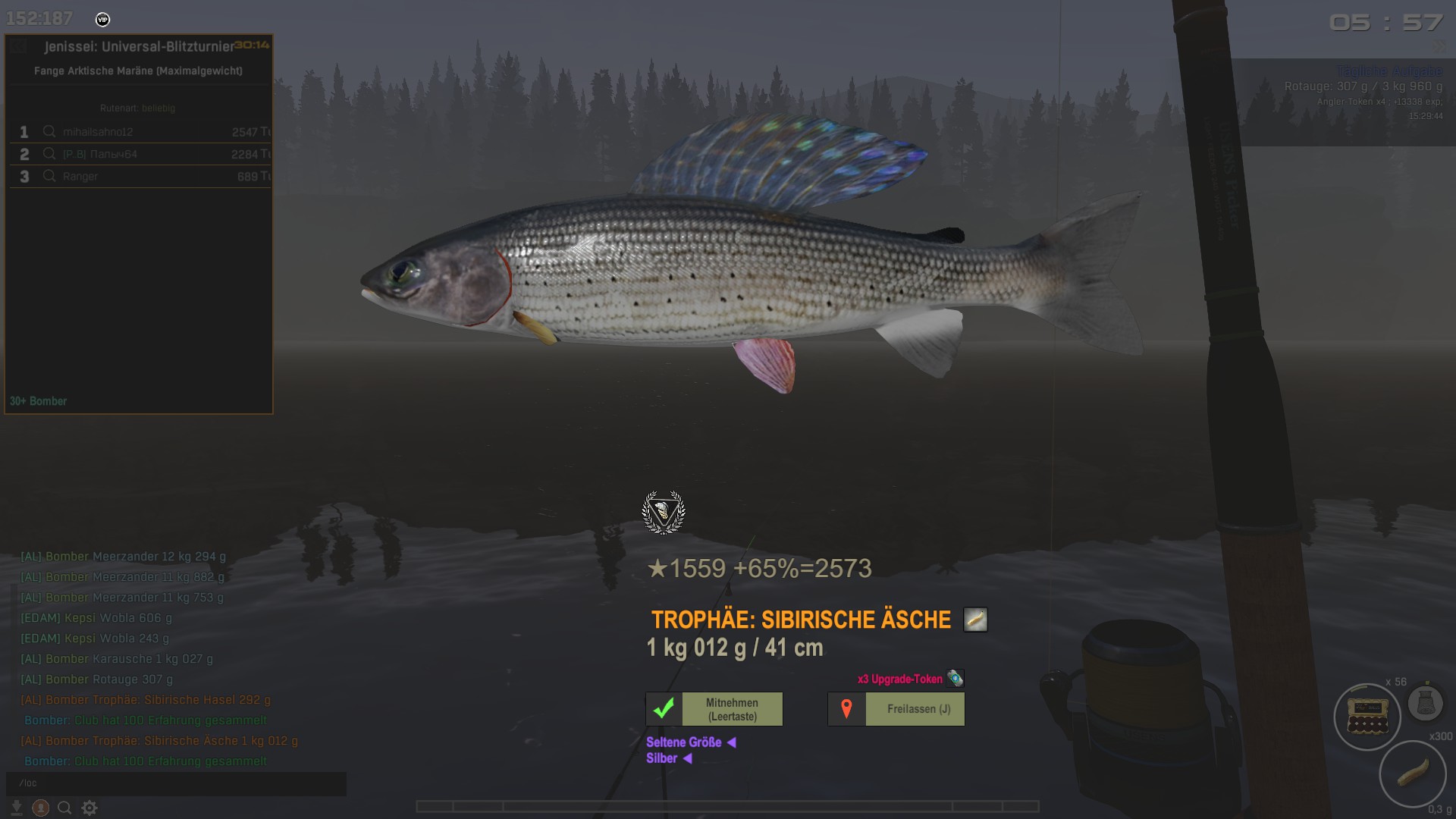This screenshot has width=1456, height=819.
Task: Select the second-place Папыч64 leaderboard row
Action: point(140,154)
